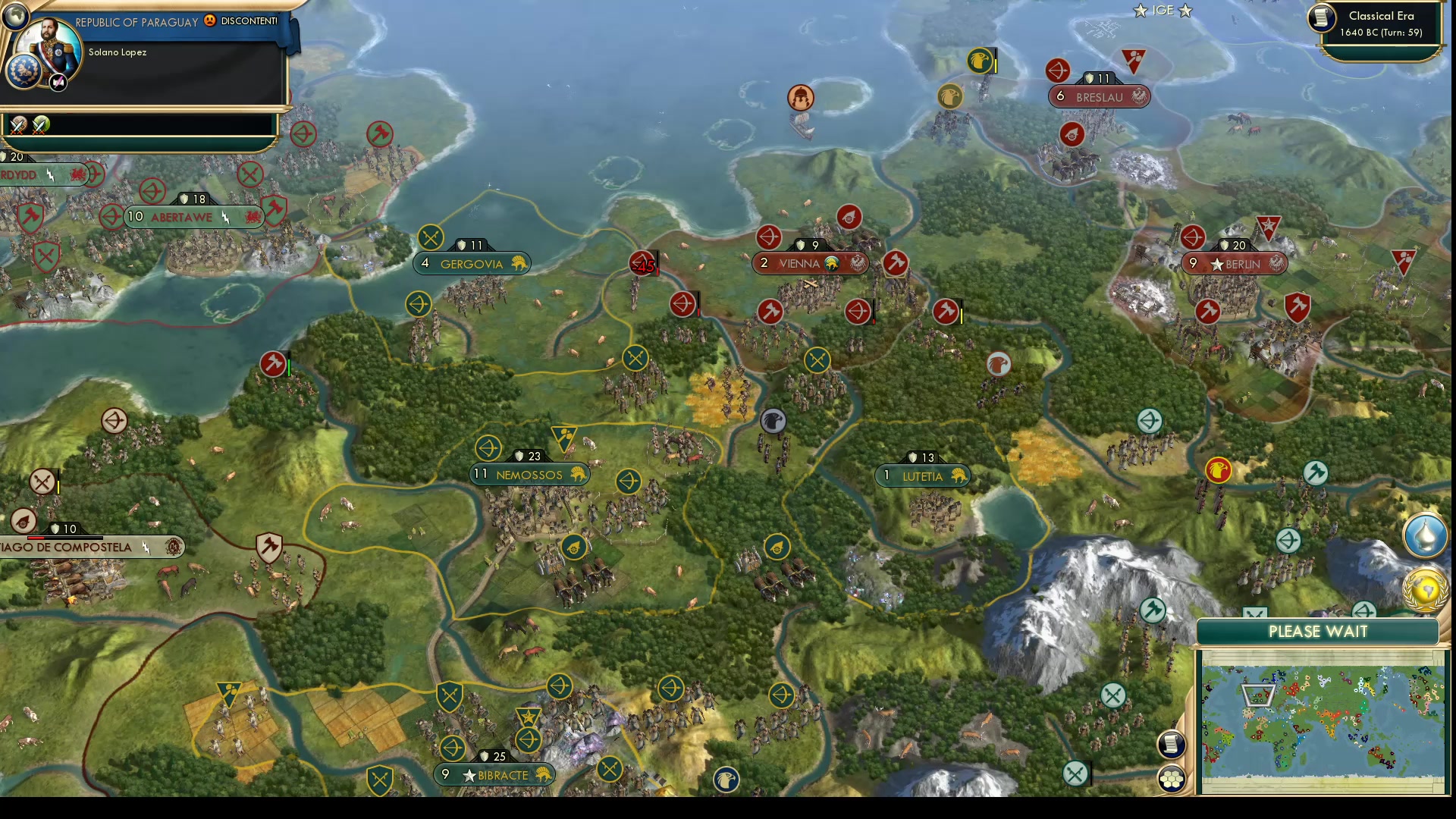
Task: Click the second crossed-swords war notification
Action: coord(39,126)
